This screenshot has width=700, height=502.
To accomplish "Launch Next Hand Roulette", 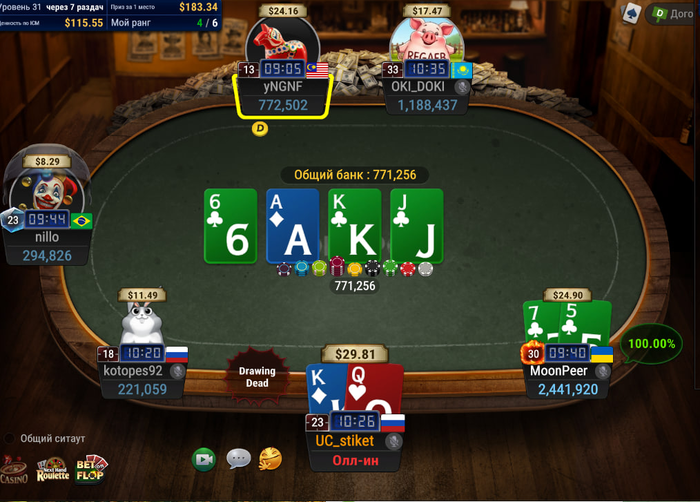I will [x=53, y=470].
